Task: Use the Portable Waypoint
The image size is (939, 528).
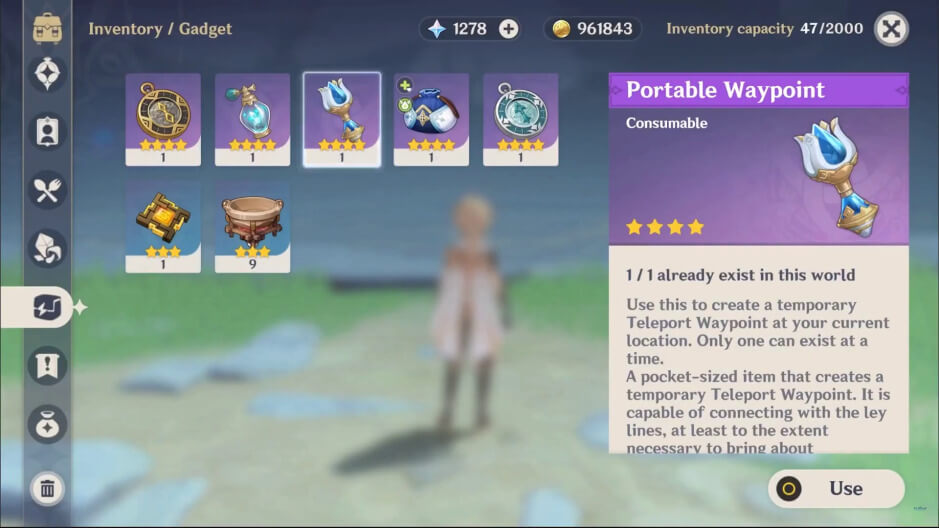Action: (836, 489)
